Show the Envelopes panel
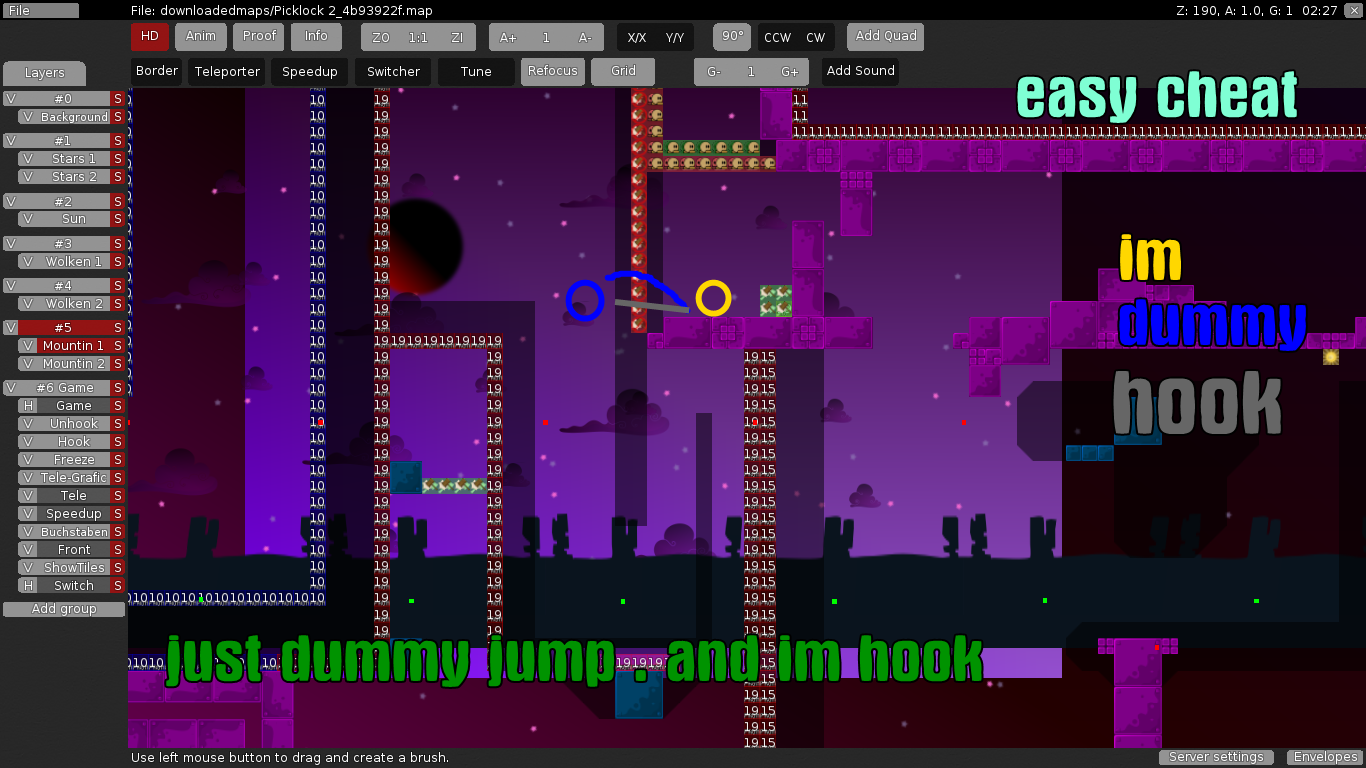1366x768 pixels. (1325, 757)
